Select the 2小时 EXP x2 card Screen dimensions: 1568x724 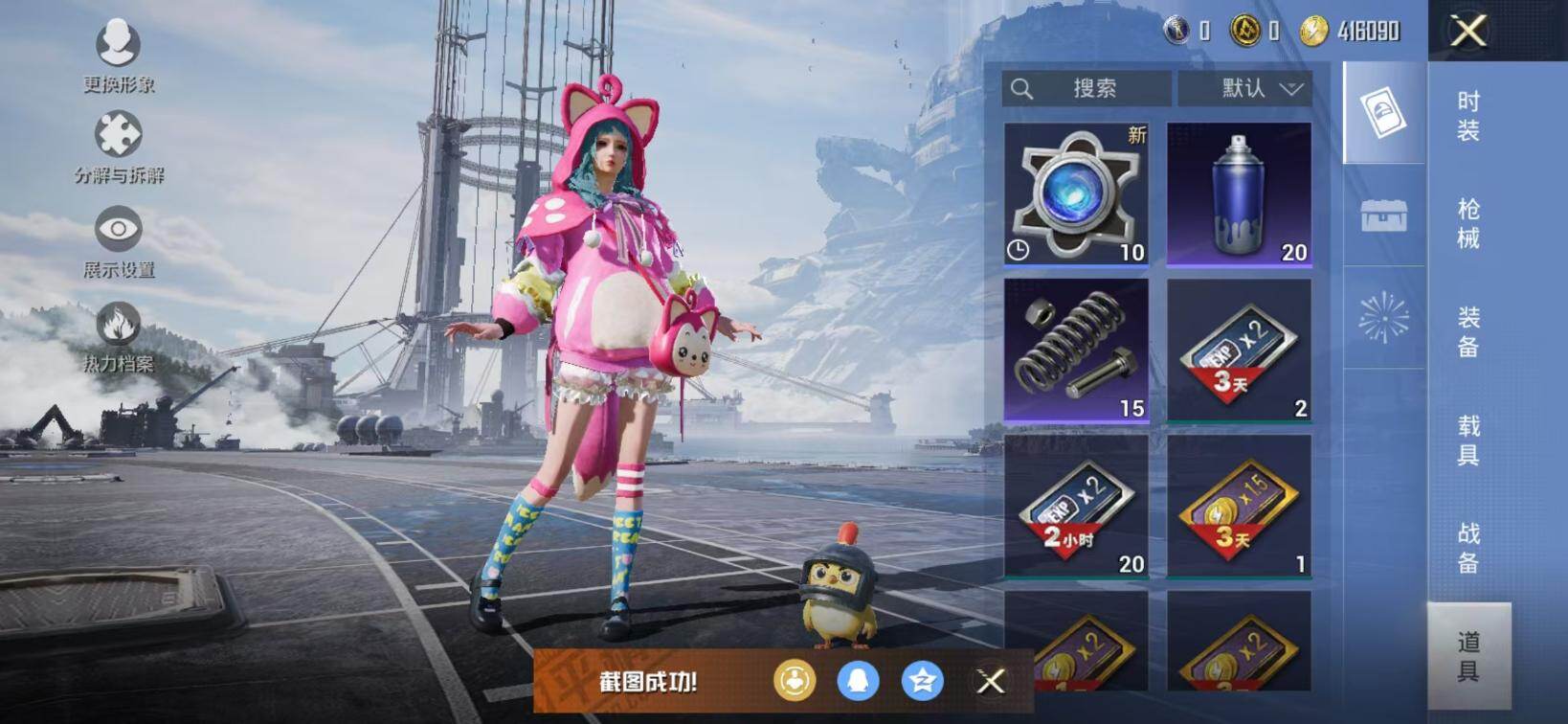tap(1076, 507)
